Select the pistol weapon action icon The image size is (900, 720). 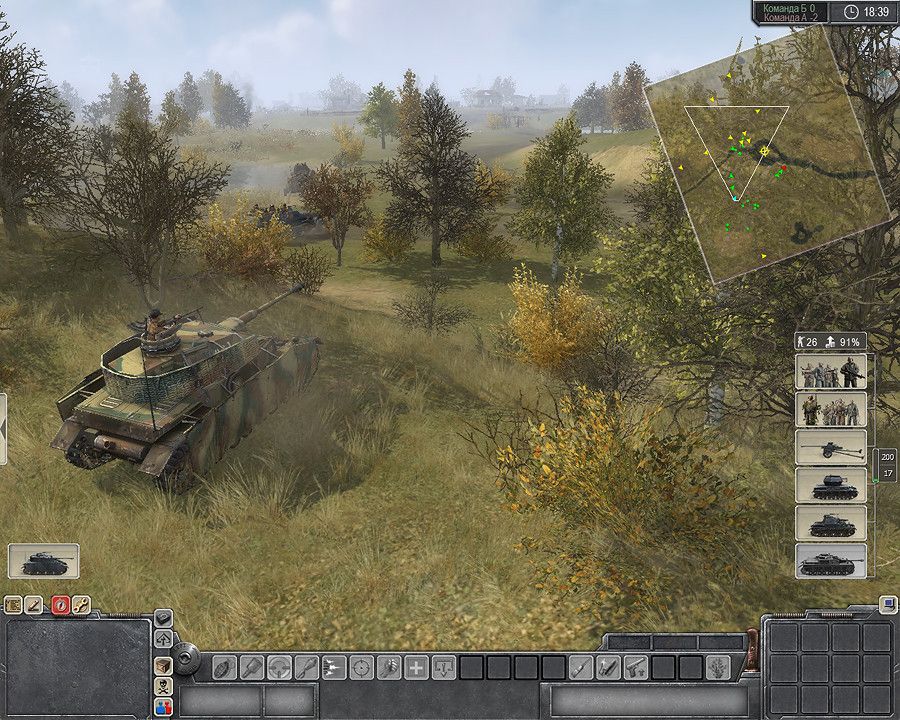tap(635, 667)
